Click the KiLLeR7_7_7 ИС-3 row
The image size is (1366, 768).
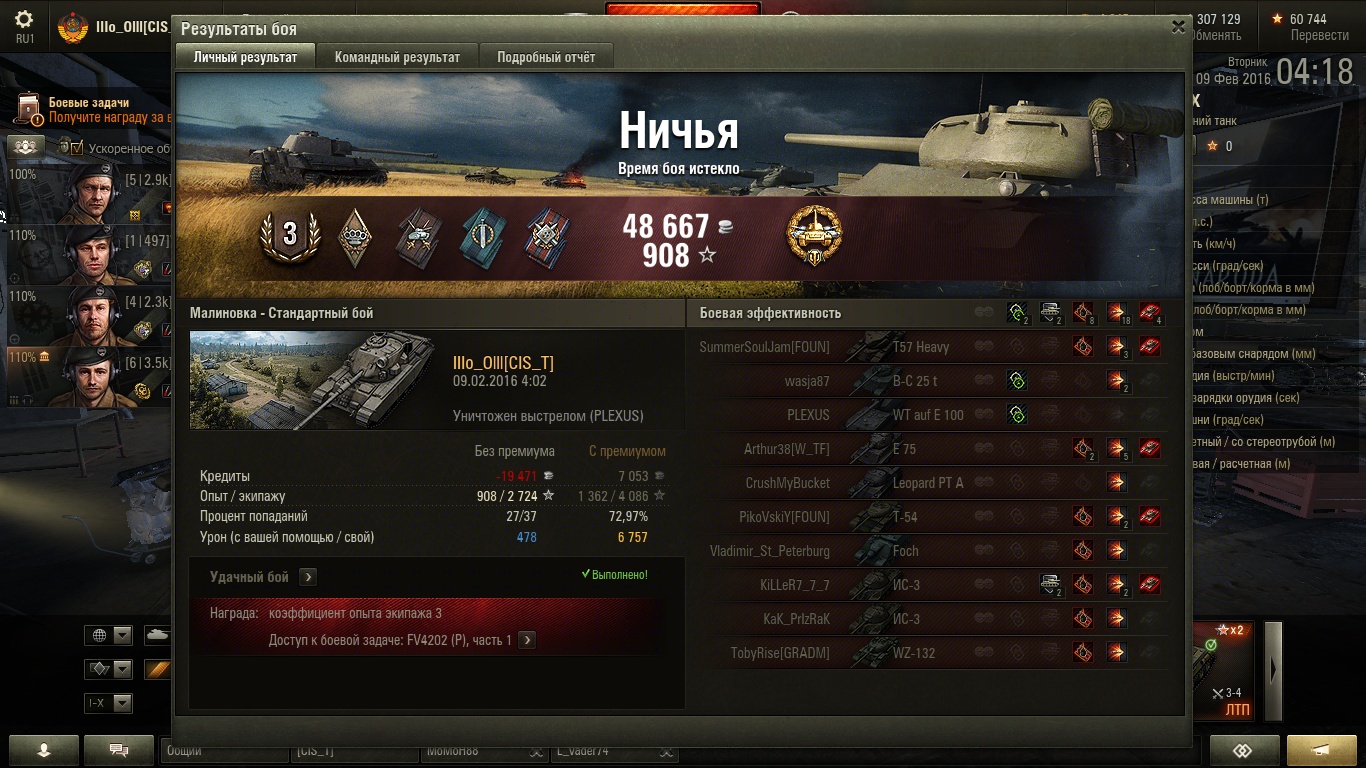[x=930, y=585]
